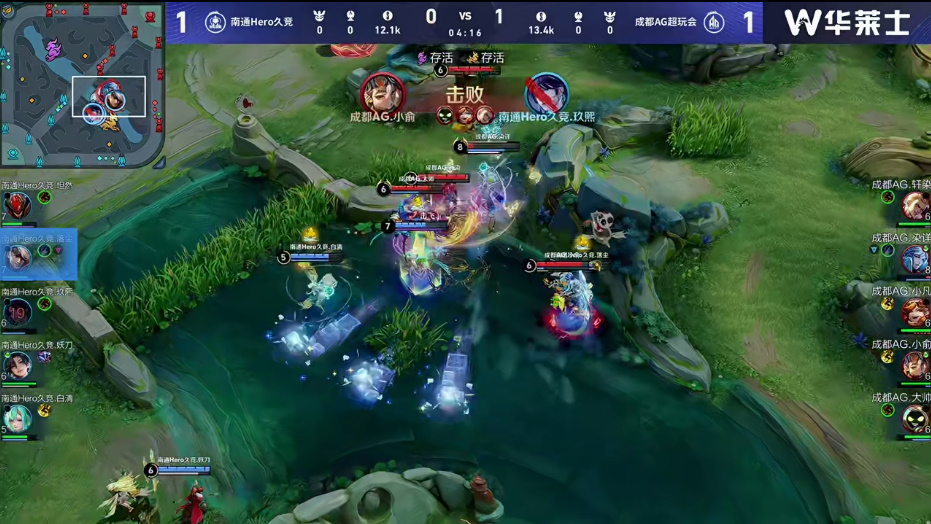Click the minimap in the corner
This screenshot has width=931, height=524.
pyautogui.click(x=82, y=84)
